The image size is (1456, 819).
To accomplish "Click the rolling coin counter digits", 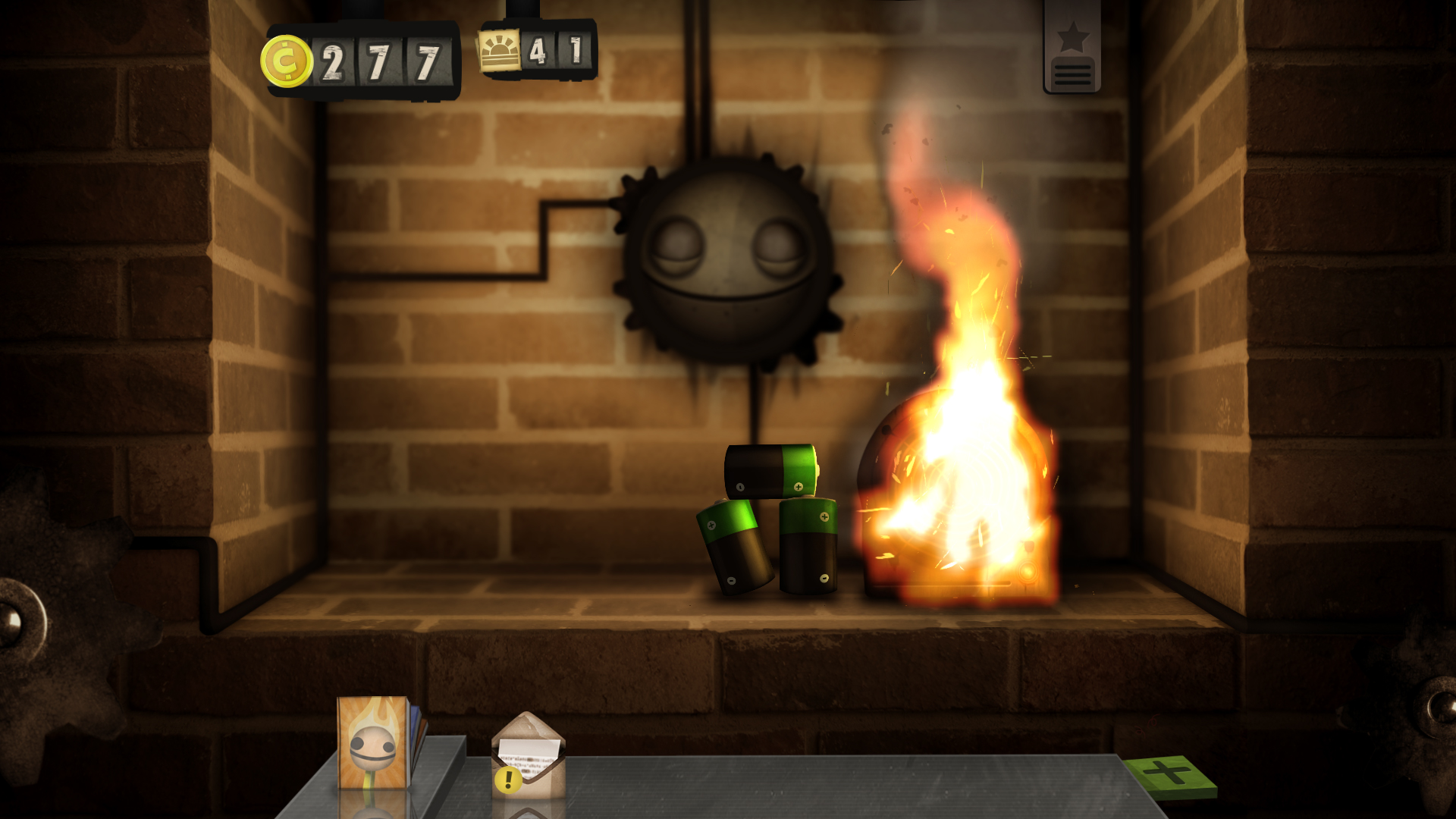I will [379, 61].
